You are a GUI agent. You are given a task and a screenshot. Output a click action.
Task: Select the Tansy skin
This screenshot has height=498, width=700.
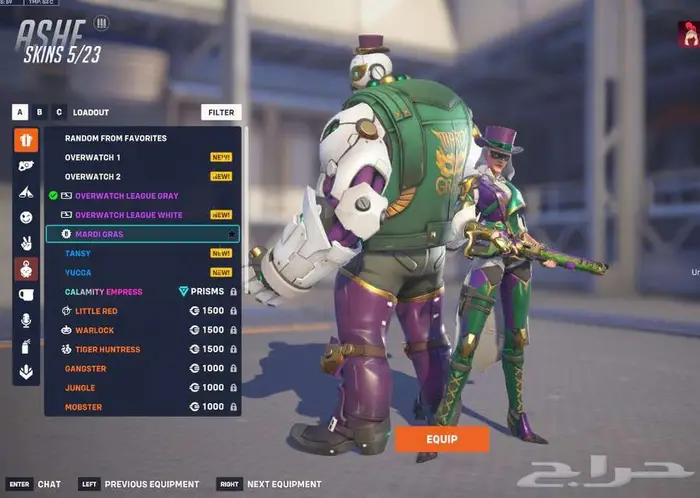tap(78, 253)
